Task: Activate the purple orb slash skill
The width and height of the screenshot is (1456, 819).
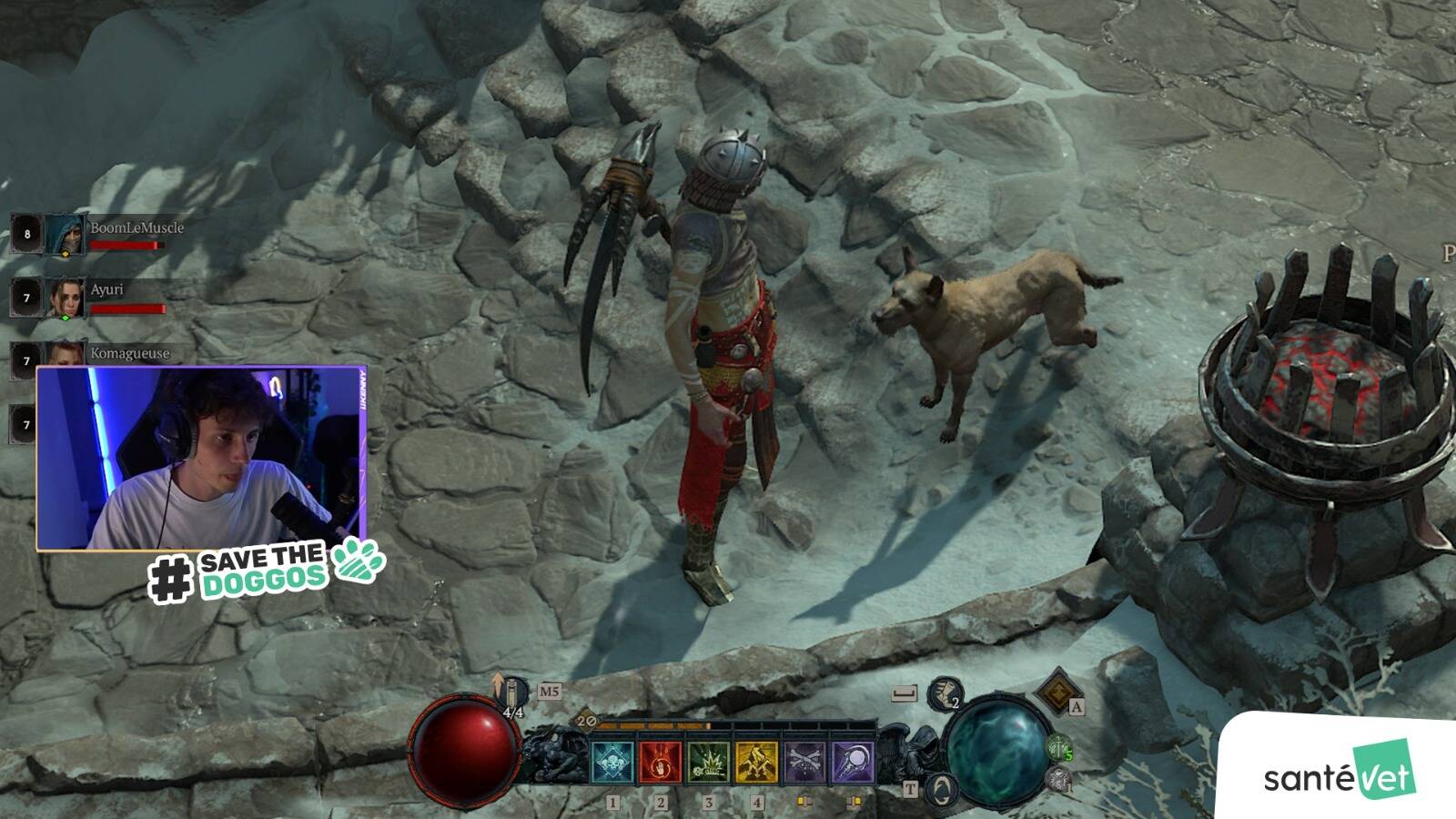Action: coord(853,762)
